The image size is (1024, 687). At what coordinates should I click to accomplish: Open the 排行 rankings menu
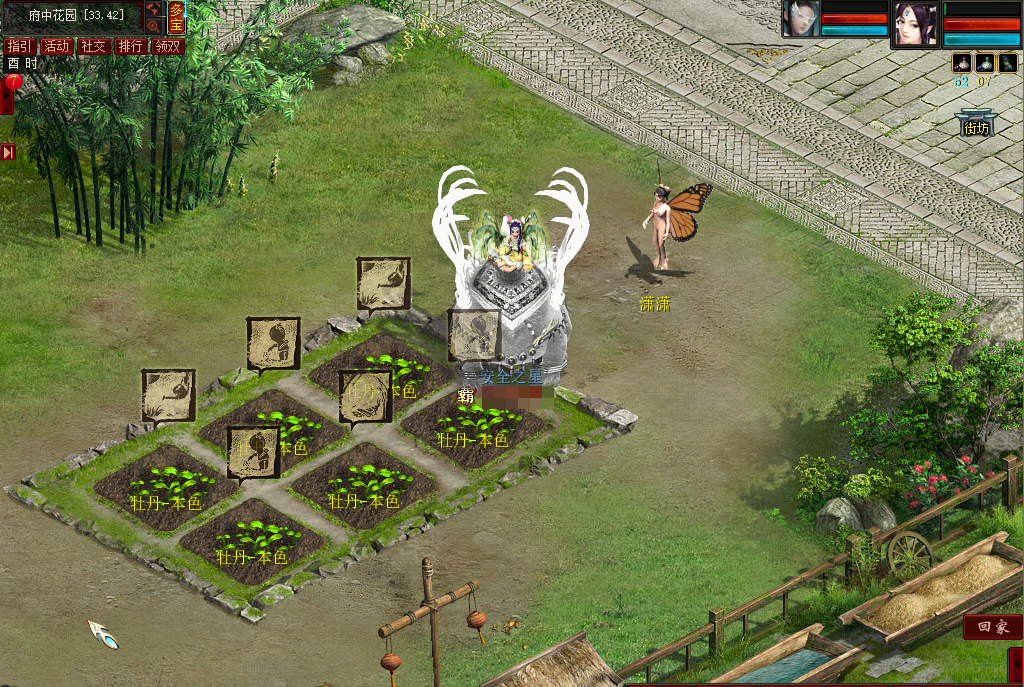(130, 46)
